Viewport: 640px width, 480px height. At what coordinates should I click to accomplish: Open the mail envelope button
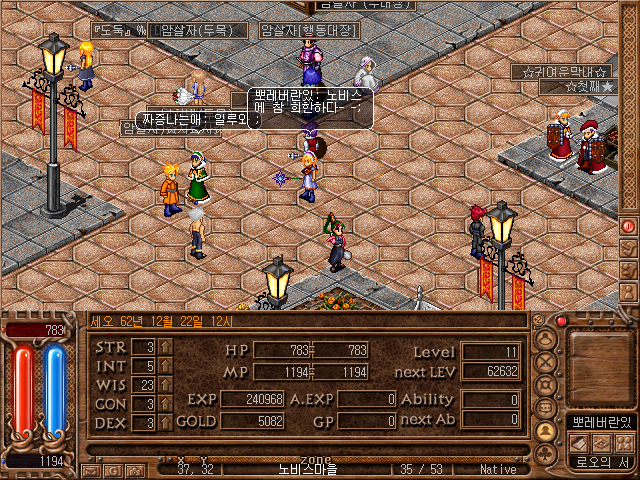pos(90,469)
